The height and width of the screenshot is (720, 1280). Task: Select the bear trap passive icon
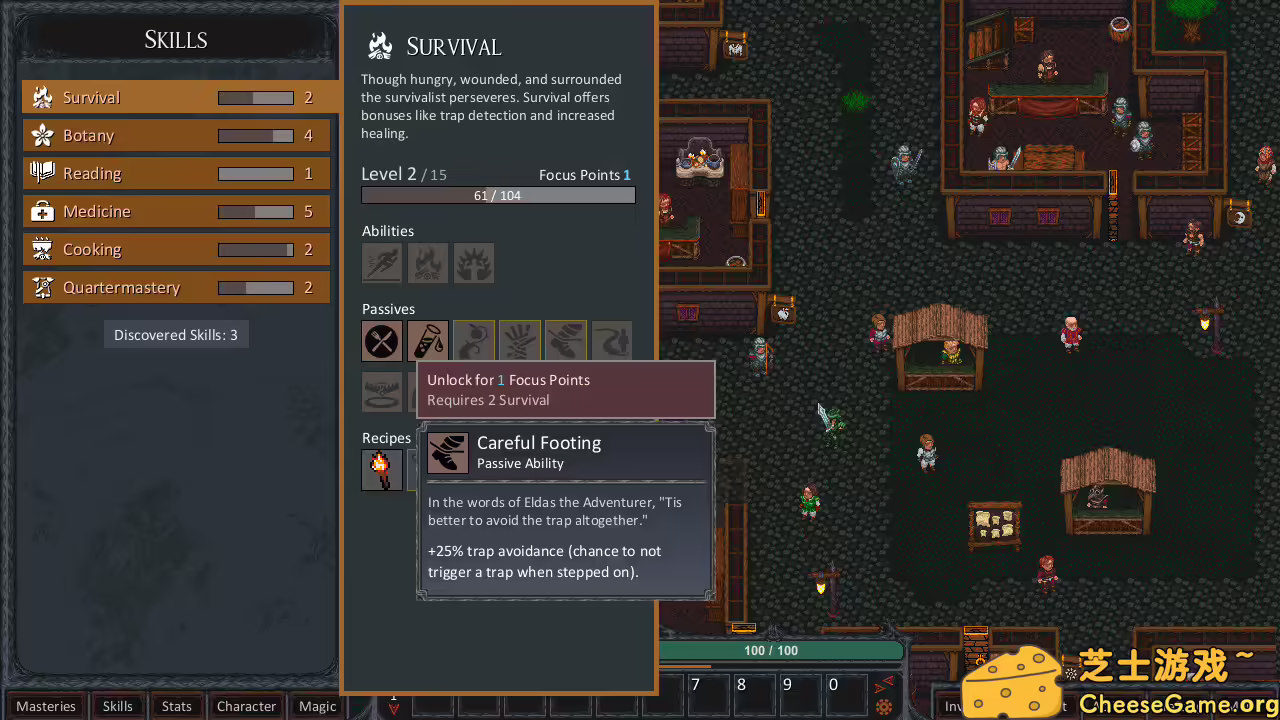(x=382, y=392)
